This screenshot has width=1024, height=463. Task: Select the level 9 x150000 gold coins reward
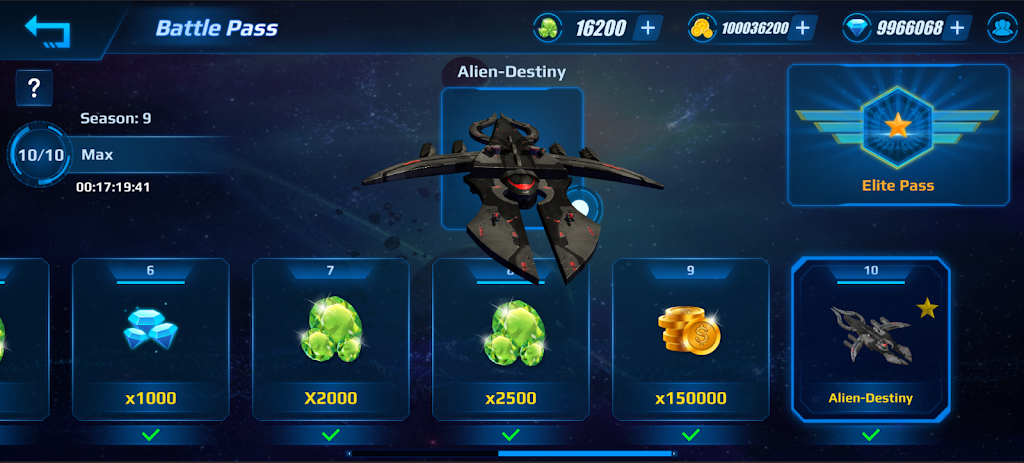[x=691, y=339]
